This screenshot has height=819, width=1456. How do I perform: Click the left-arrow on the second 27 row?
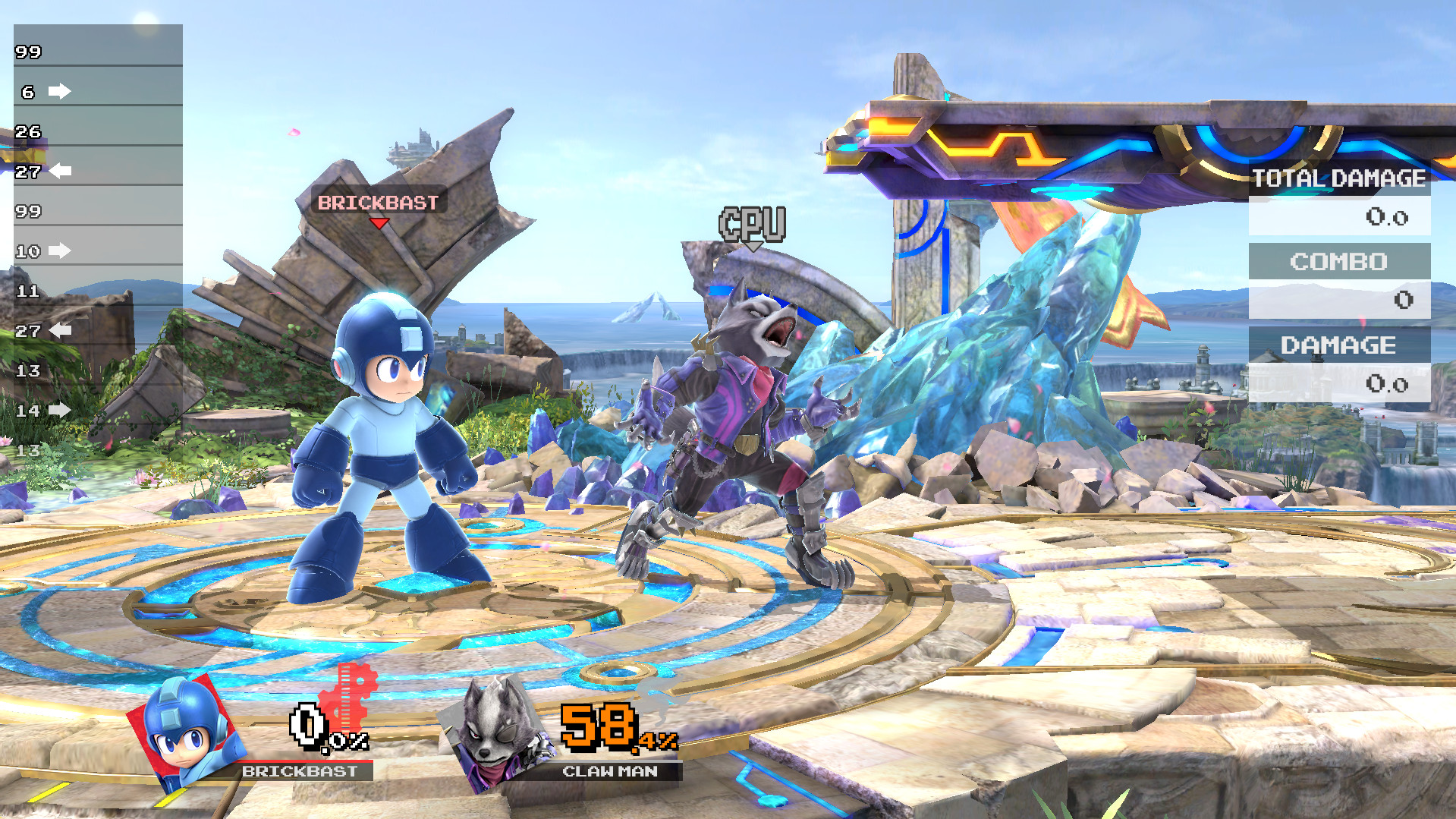pyautogui.click(x=60, y=329)
